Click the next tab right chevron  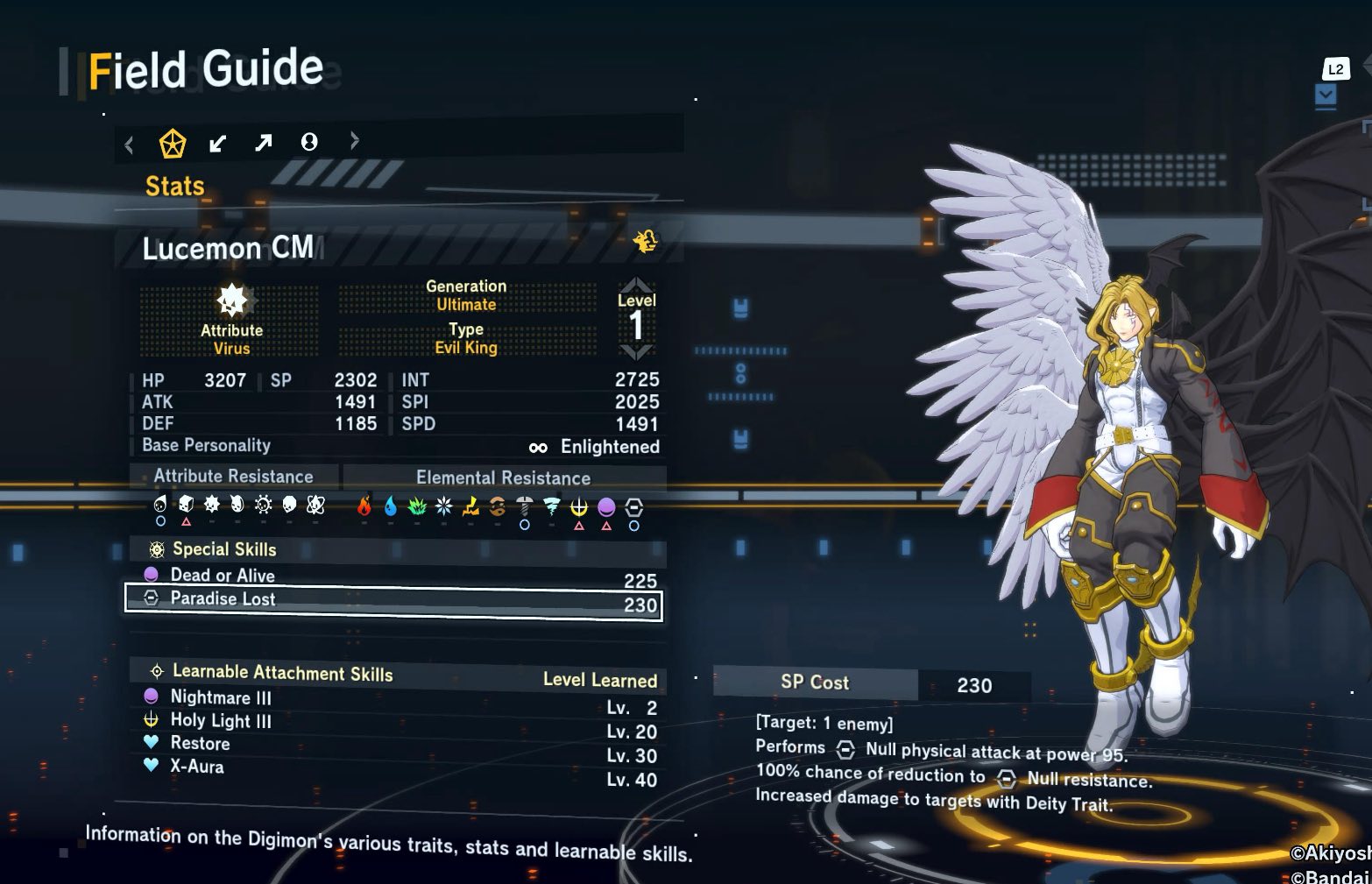354,140
